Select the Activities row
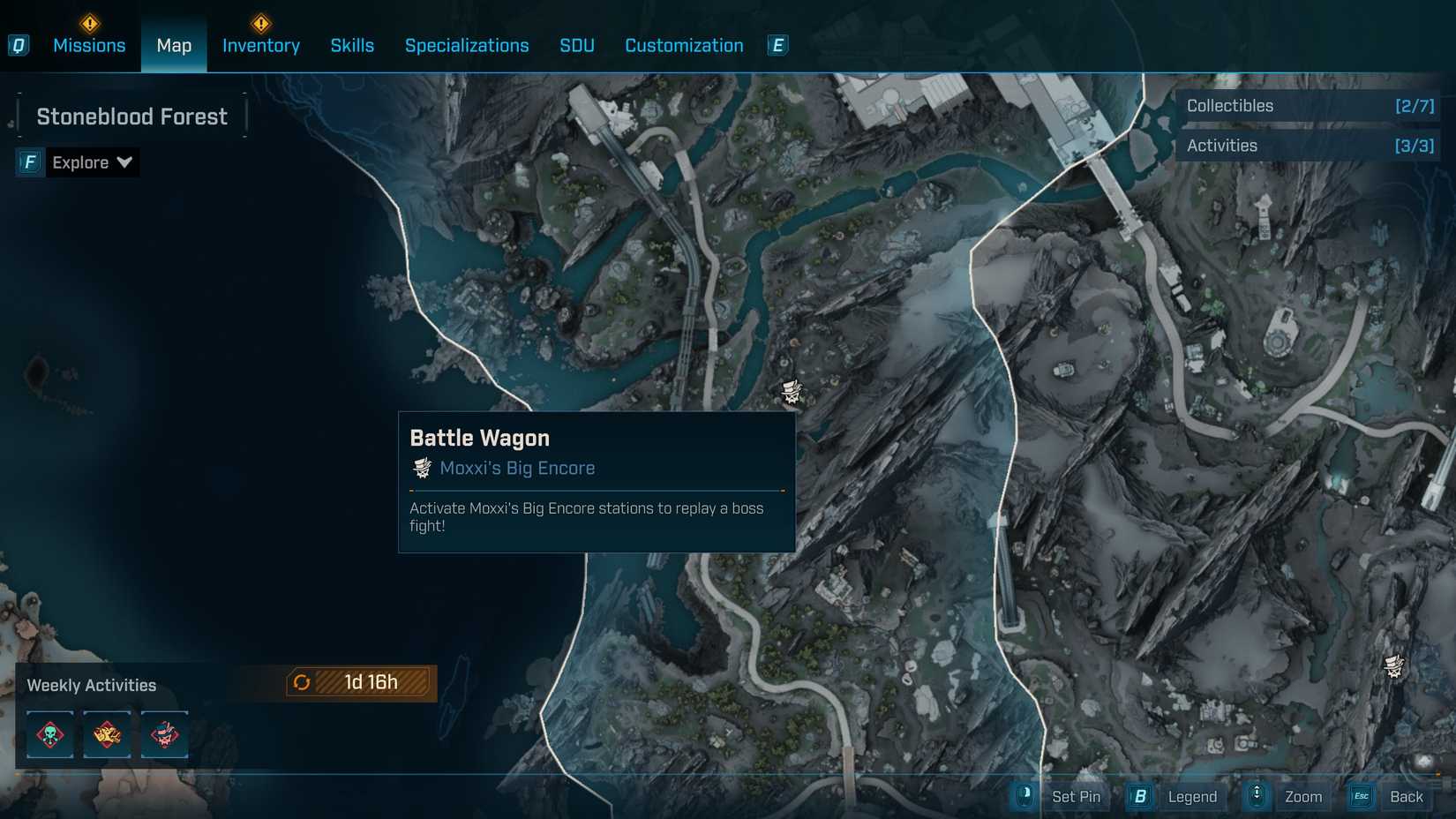The image size is (1456, 819). coord(1309,146)
